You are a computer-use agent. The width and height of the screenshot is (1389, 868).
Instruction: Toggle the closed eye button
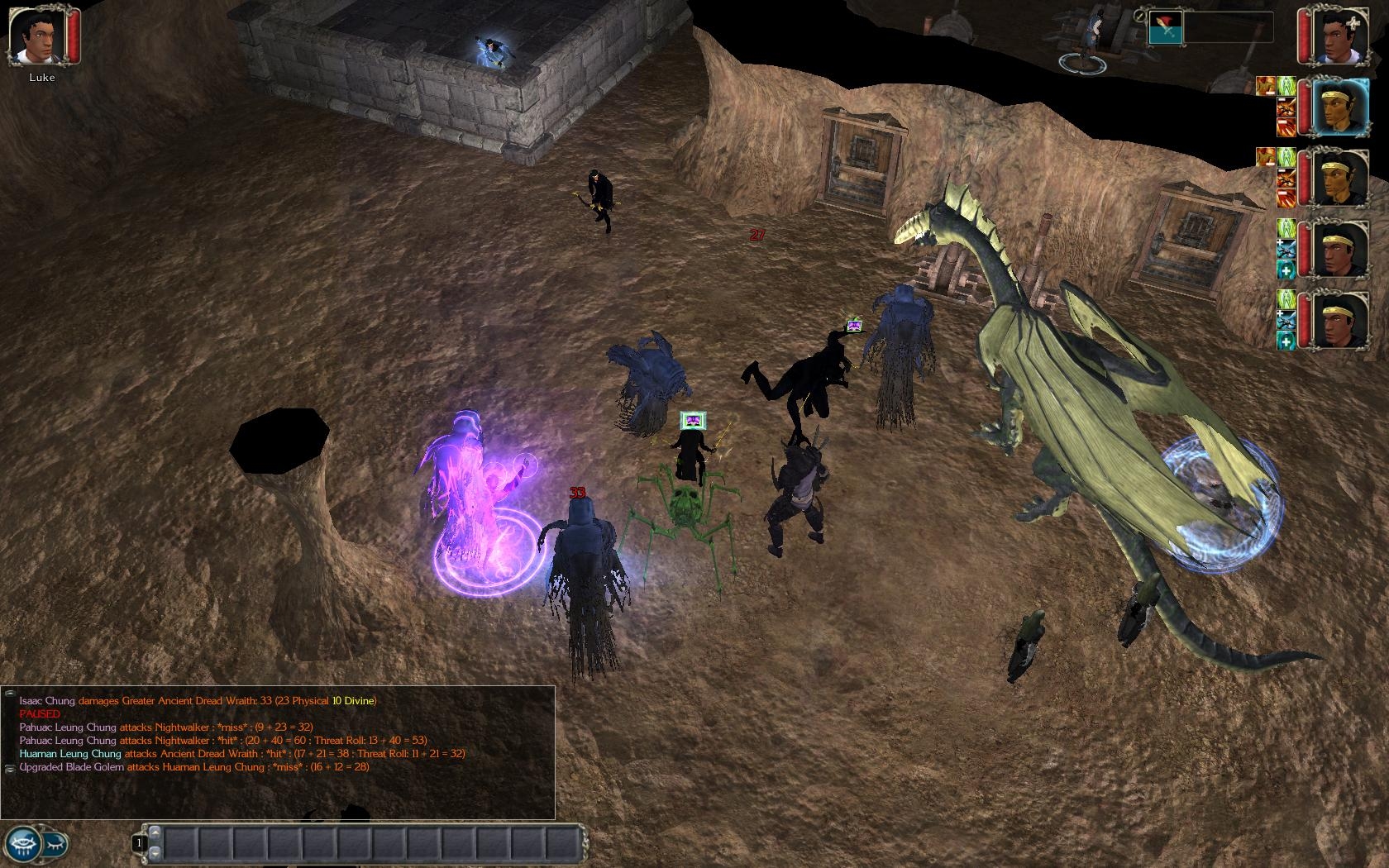tap(55, 844)
